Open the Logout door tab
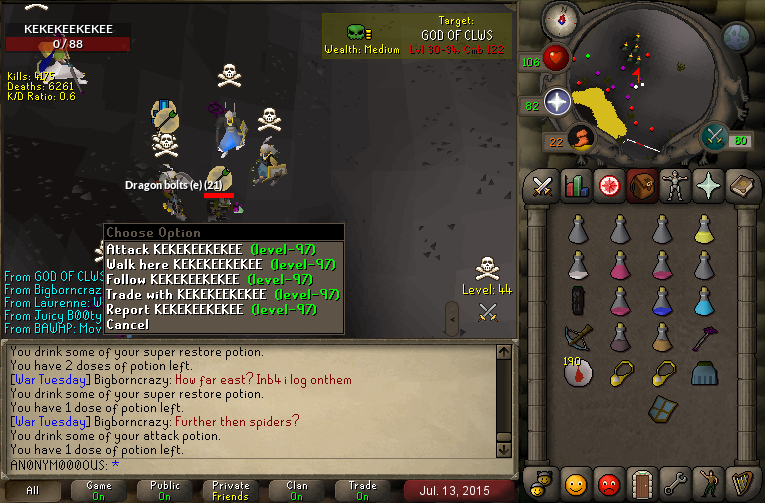 tap(642, 483)
